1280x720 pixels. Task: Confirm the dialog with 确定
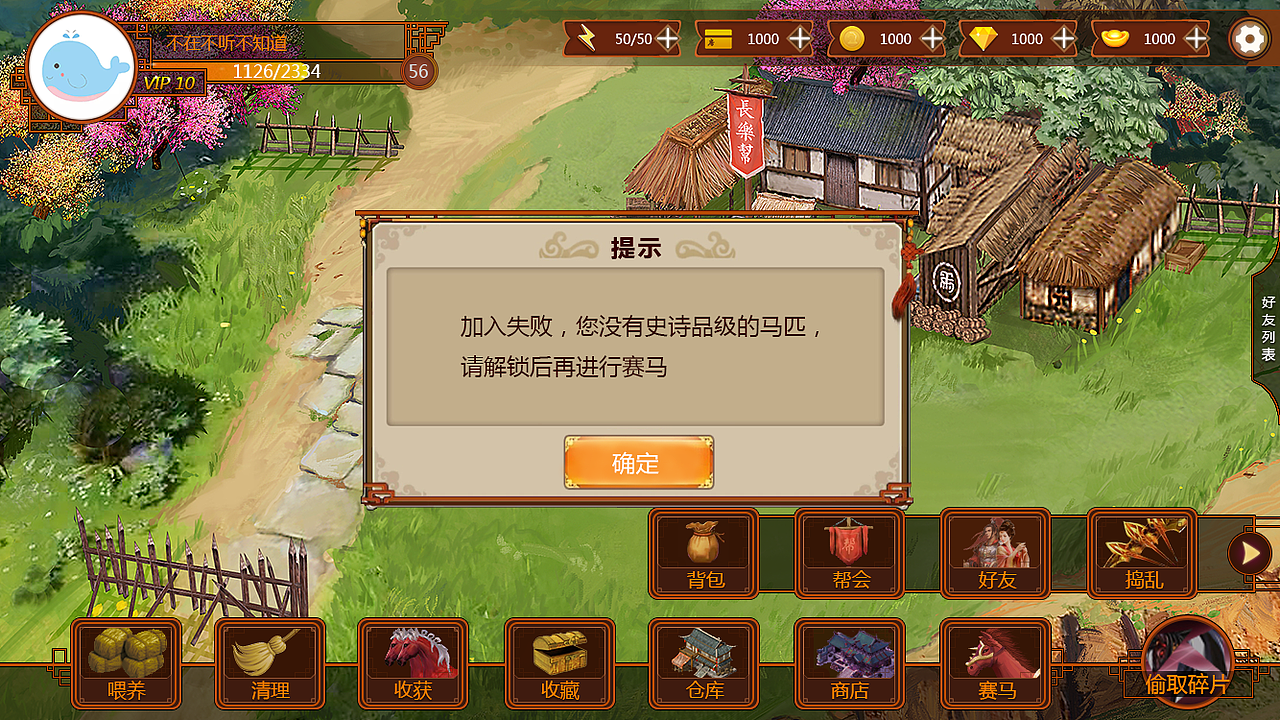(x=638, y=463)
